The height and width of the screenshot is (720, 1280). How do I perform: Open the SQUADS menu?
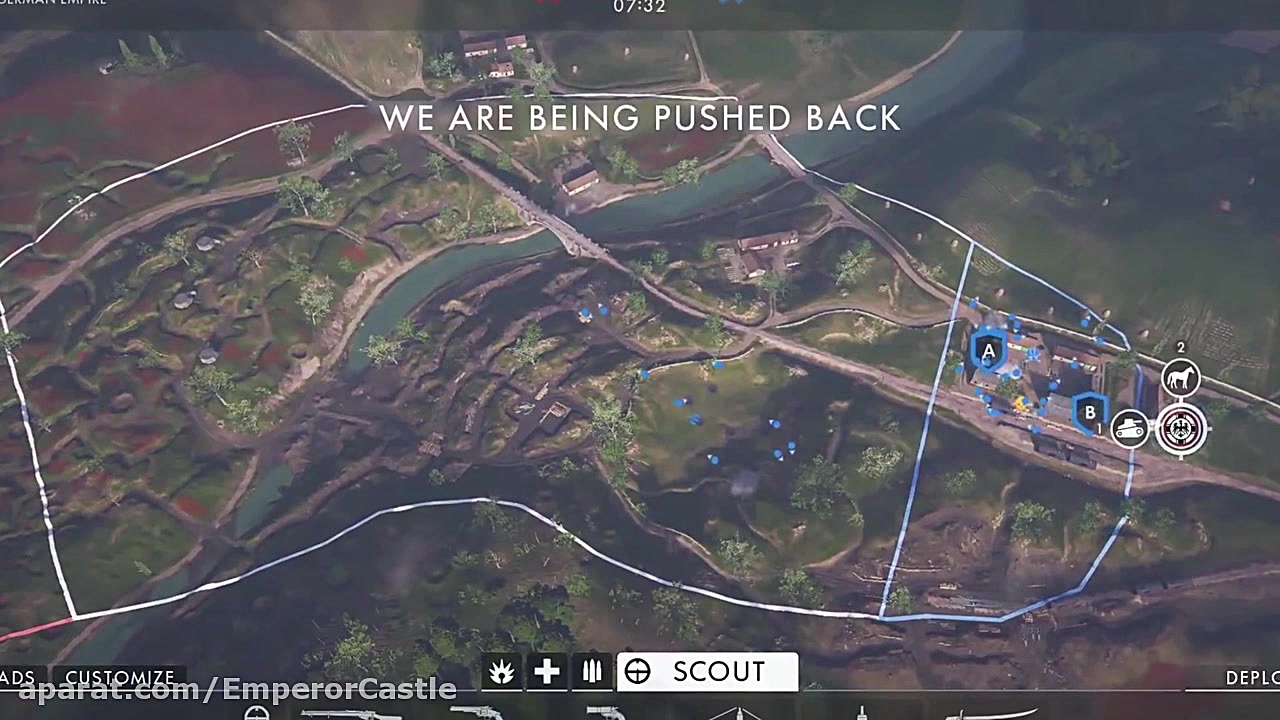pyautogui.click(x=15, y=677)
